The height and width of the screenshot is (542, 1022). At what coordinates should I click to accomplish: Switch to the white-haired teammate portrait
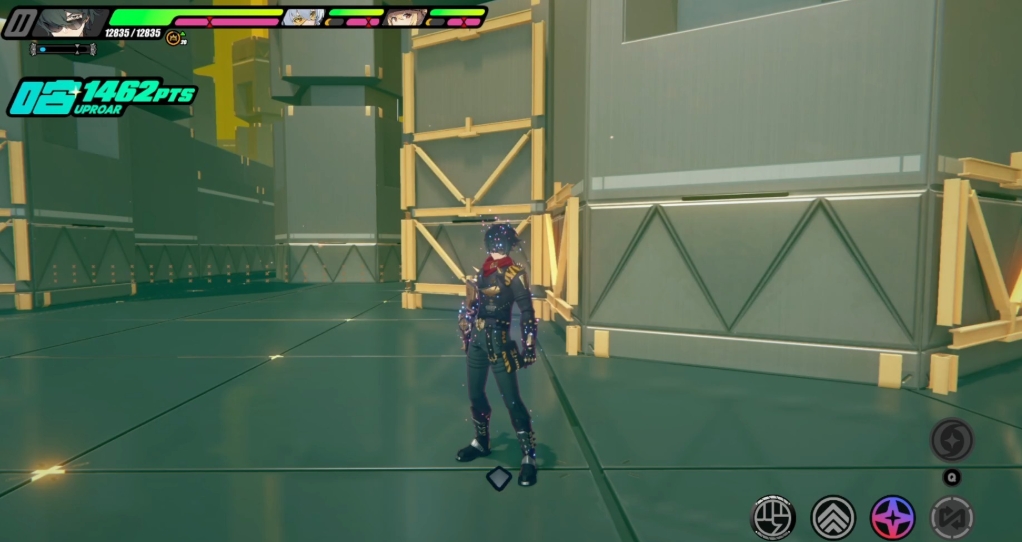pos(304,17)
